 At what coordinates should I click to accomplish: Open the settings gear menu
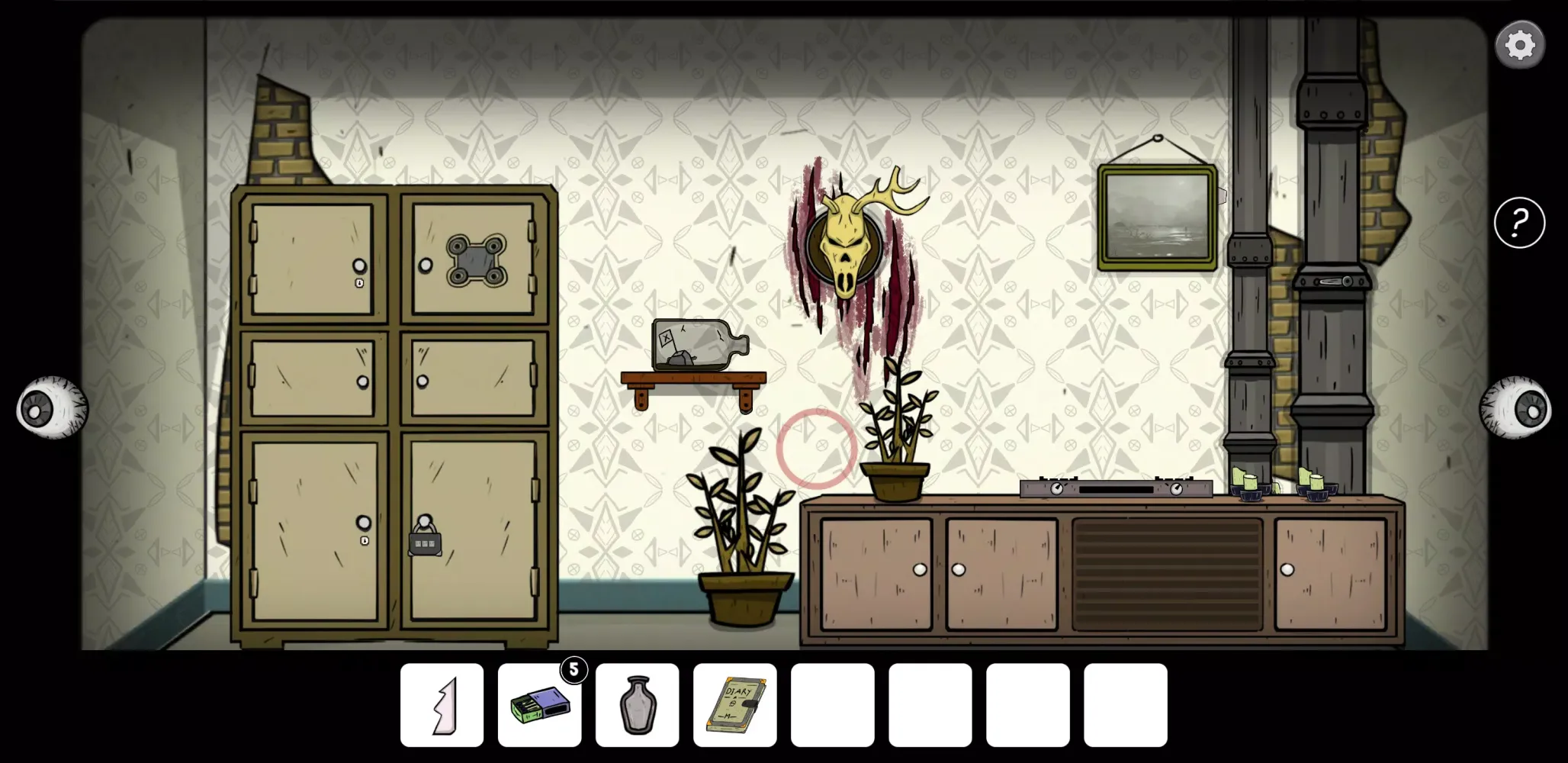1520,43
